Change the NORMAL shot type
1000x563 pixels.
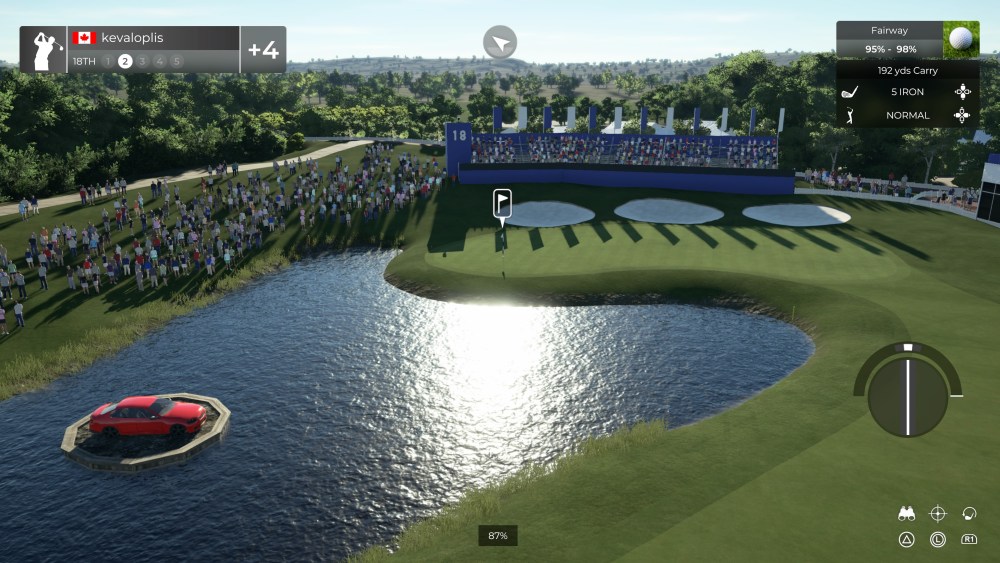pyautogui.click(x=907, y=115)
